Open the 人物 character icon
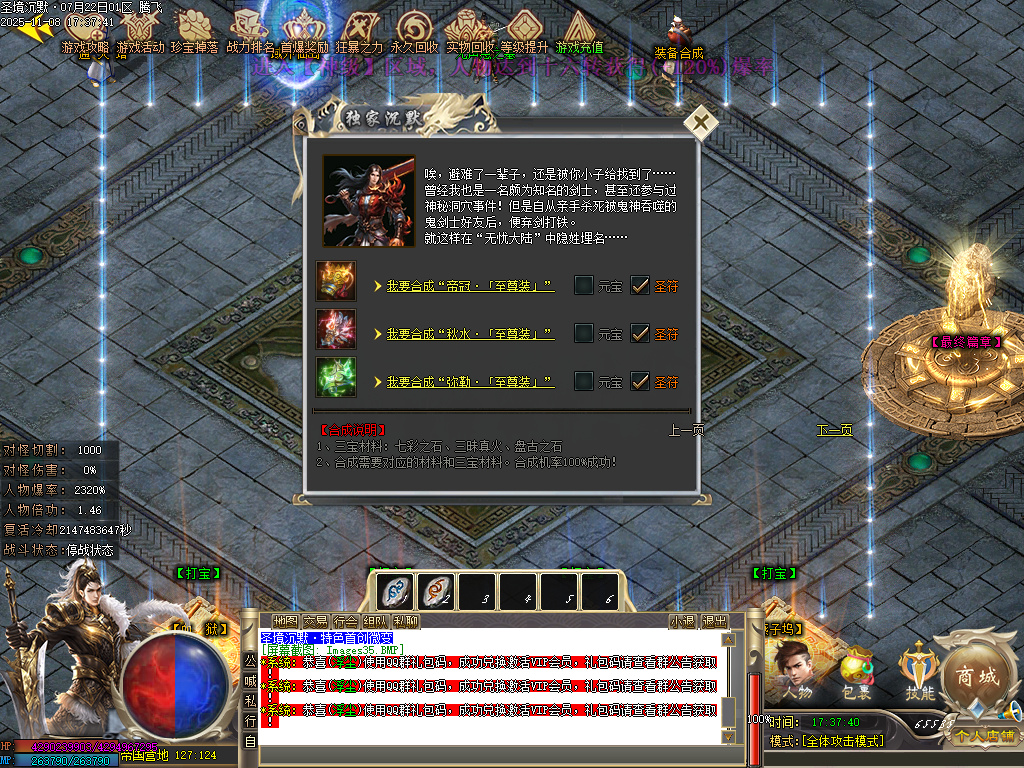This screenshot has height=768, width=1024. click(796, 674)
